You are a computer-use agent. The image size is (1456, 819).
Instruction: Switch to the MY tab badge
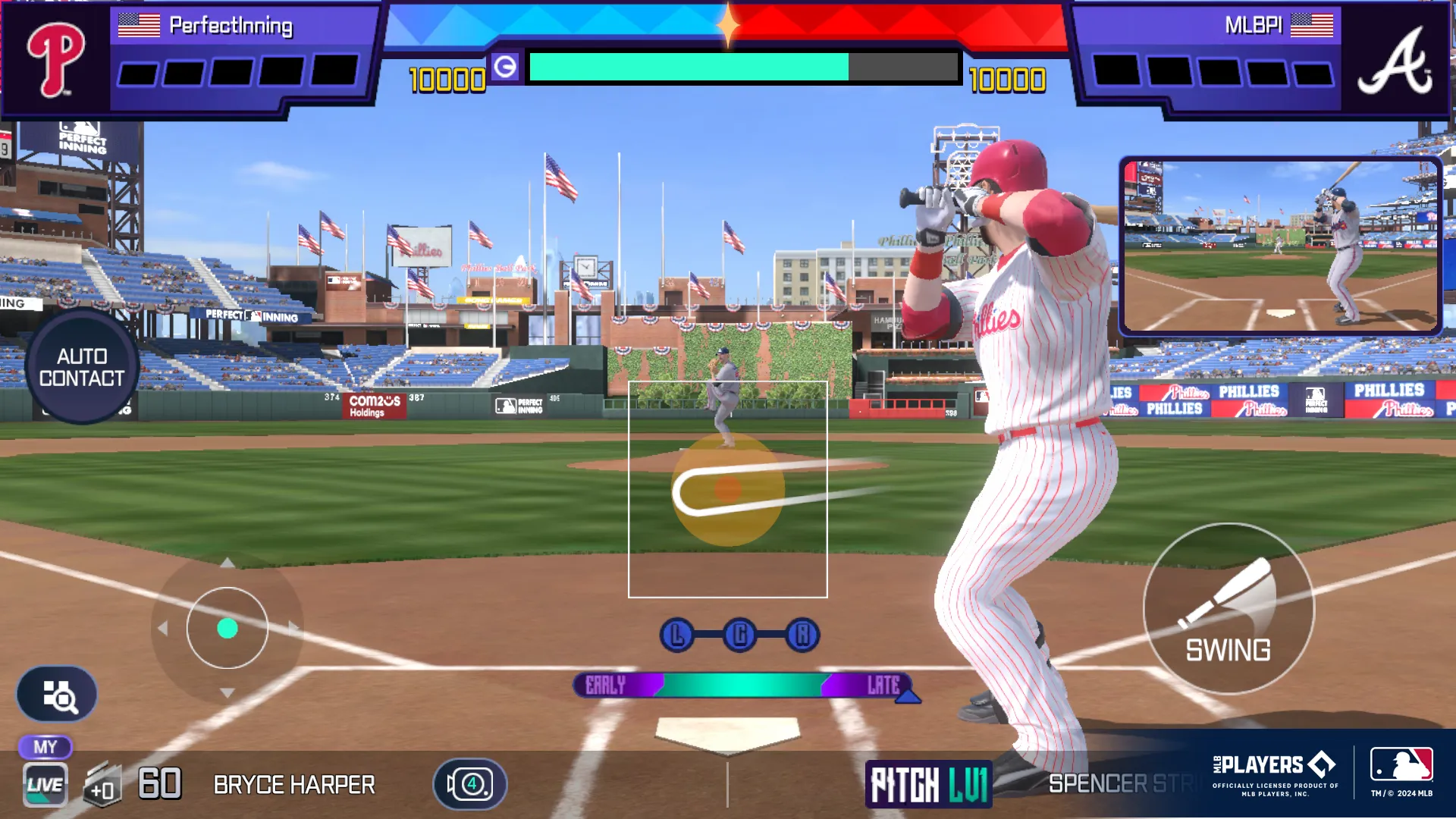45,747
